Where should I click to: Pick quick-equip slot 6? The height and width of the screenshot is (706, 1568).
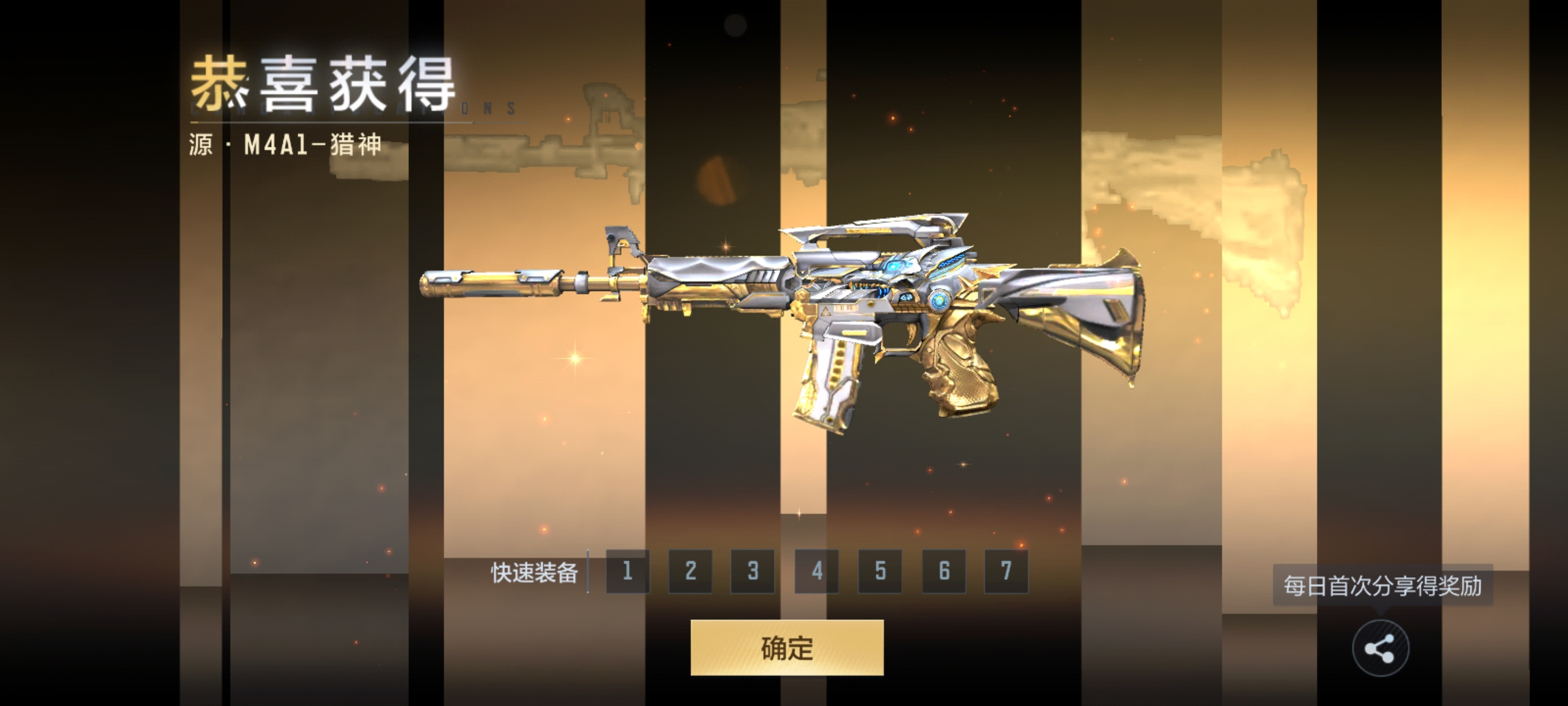tap(943, 571)
